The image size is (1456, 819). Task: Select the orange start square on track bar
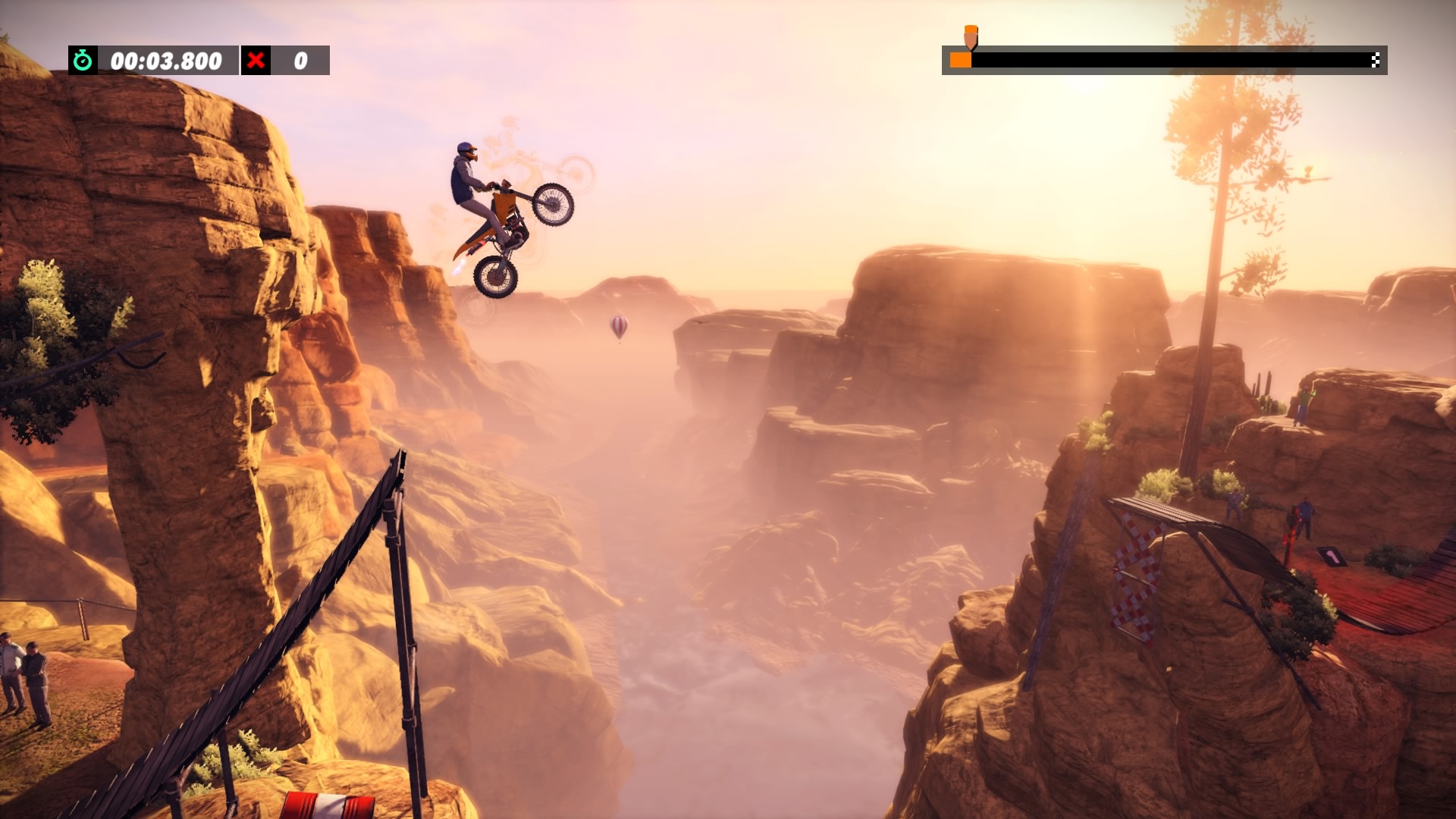click(960, 60)
